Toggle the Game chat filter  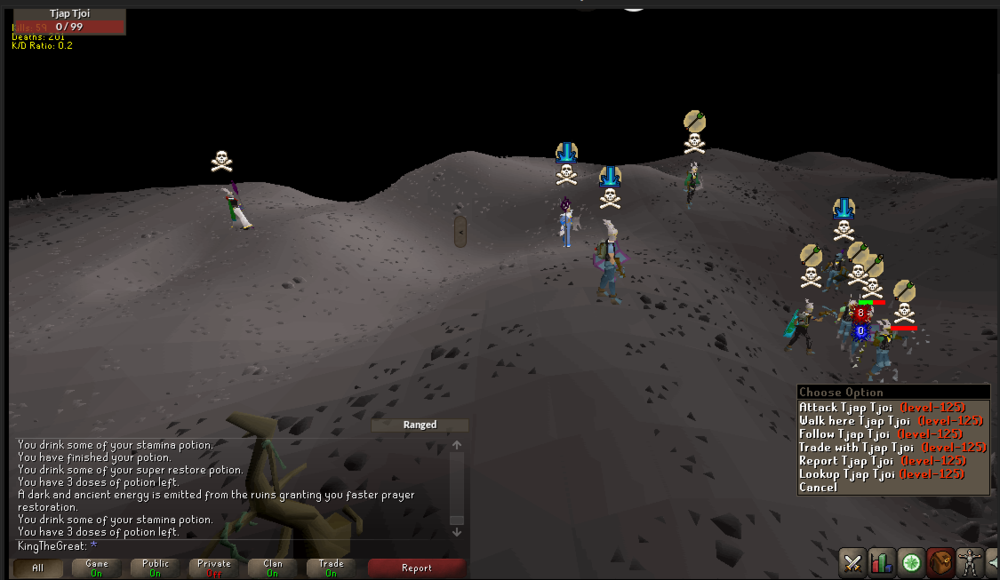tap(97, 568)
